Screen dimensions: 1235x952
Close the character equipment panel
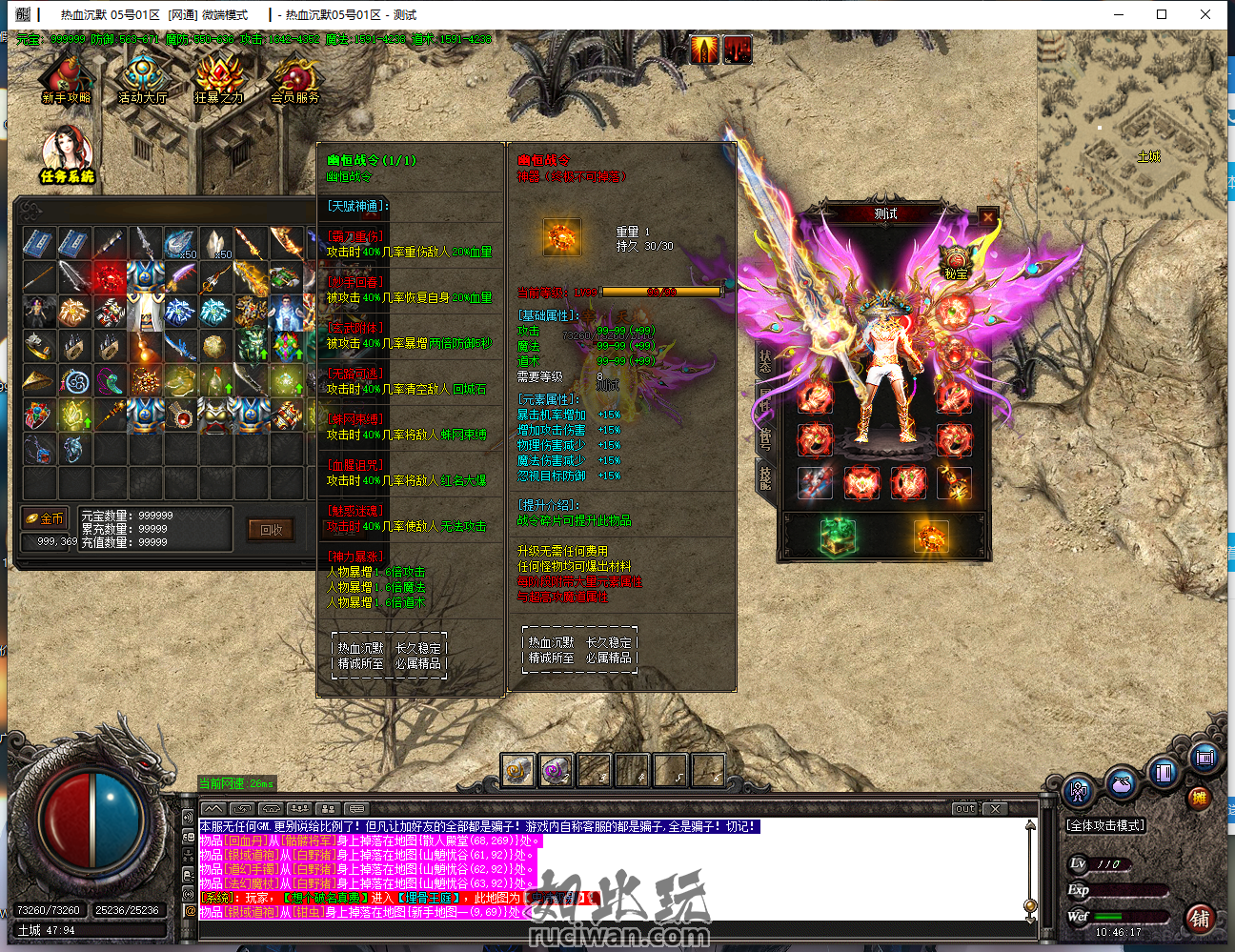click(988, 216)
